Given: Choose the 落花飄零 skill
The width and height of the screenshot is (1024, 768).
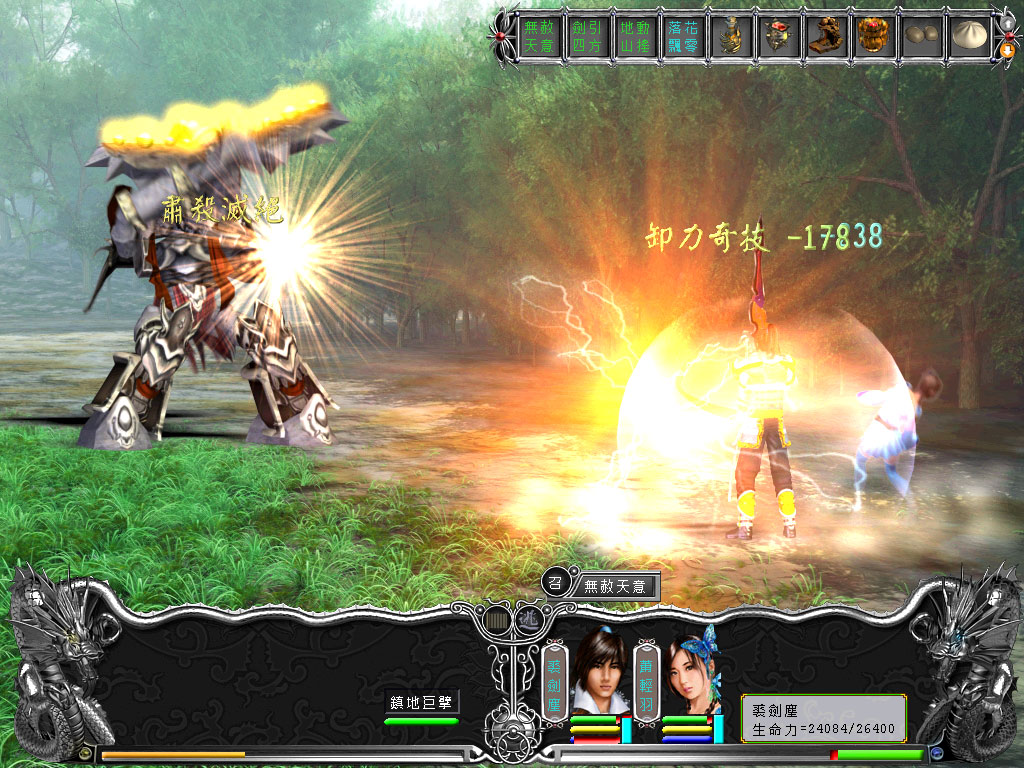Looking at the screenshot, I should (x=684, y=37).
